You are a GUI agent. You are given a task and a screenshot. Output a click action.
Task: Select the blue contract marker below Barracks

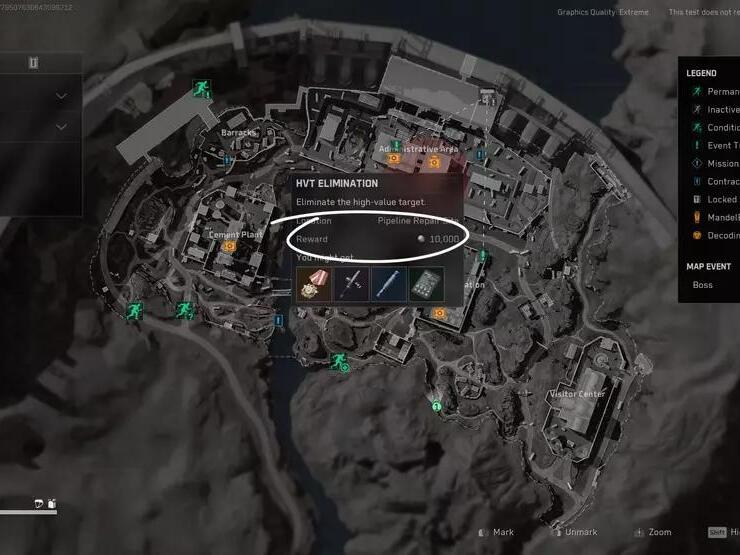(x=228, y=159)
